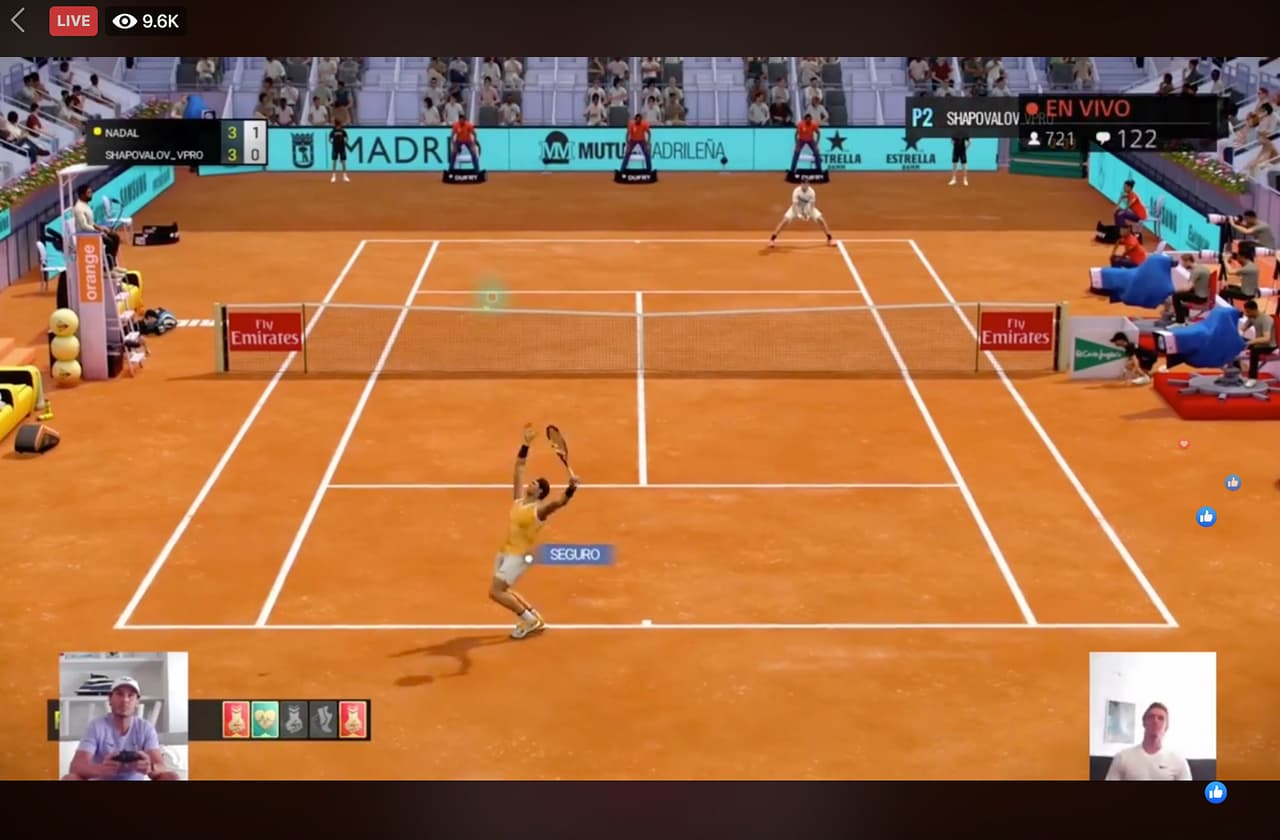Image resolution: width=1280 pixels, height=840 pixels.
Task: Click the floating blue thumbs-up reaction
Action: (x=1206, y=517)
